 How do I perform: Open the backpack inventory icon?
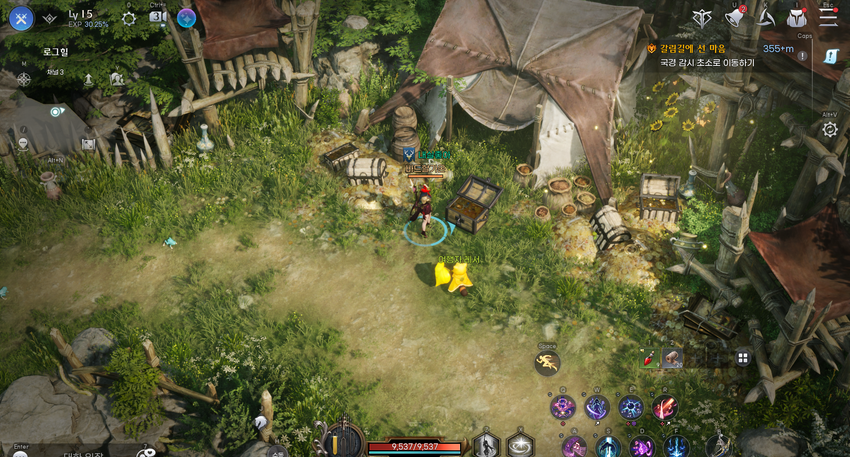click(796, 17)
